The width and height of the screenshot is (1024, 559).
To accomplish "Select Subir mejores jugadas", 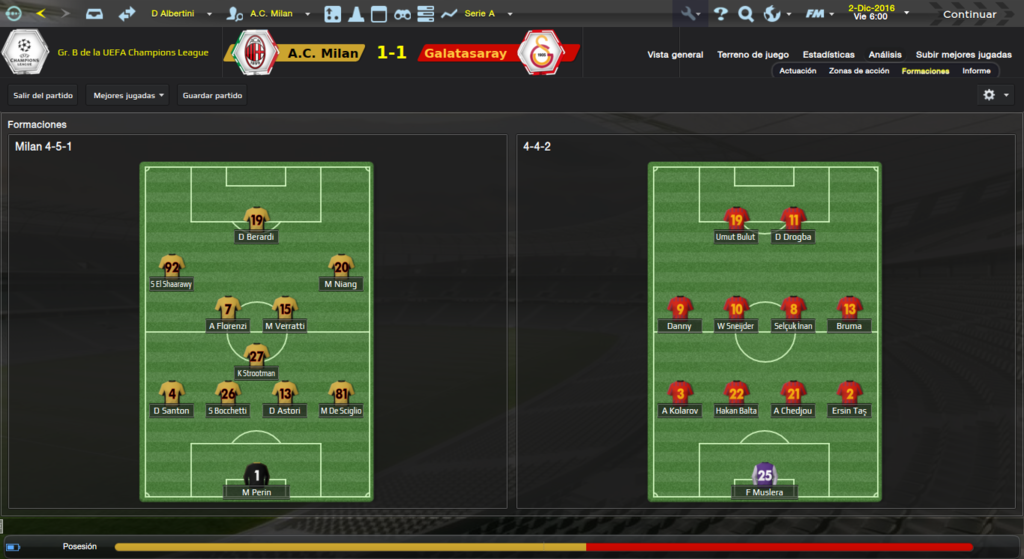I will (963, 54).
